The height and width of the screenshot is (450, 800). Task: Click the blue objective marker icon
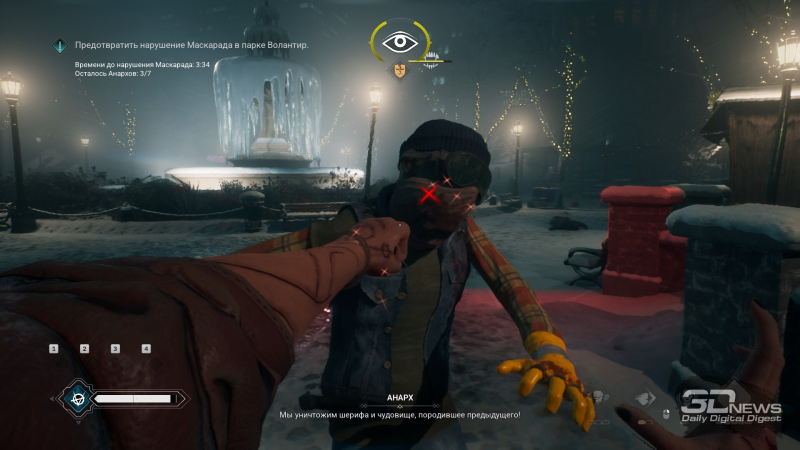[61, 45]
